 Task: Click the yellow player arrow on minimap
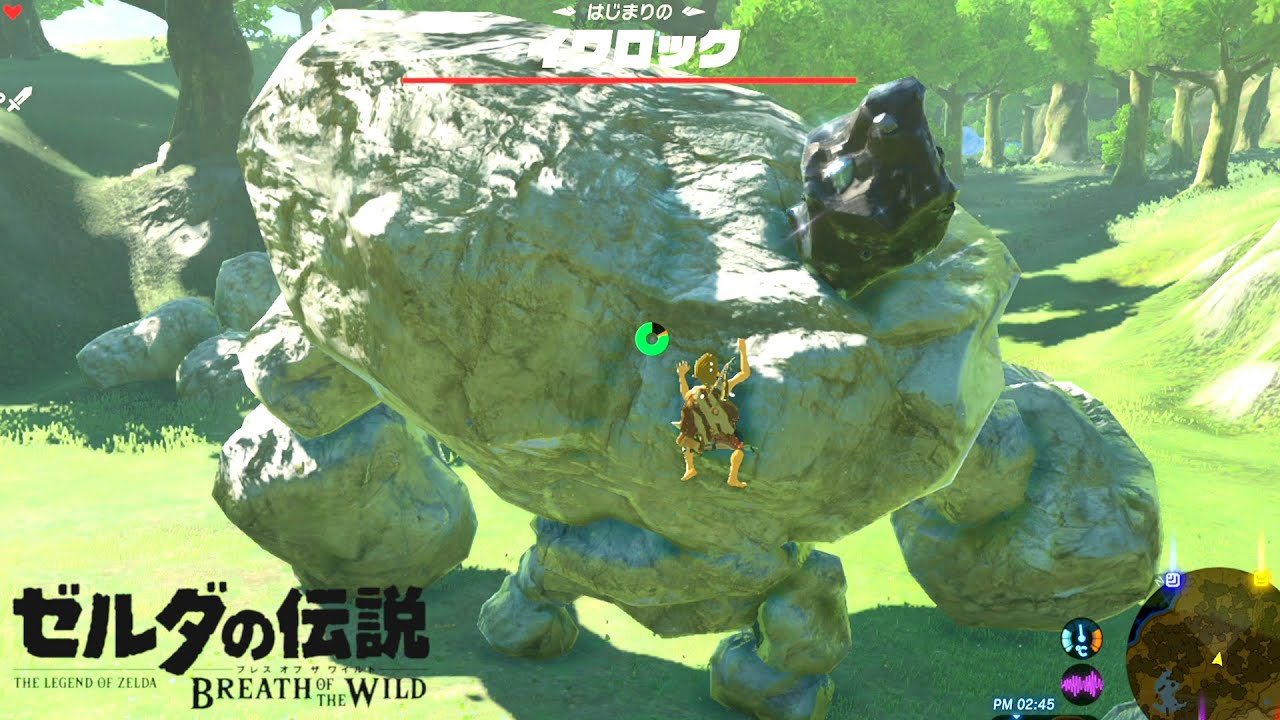(x=1217, y=660)
